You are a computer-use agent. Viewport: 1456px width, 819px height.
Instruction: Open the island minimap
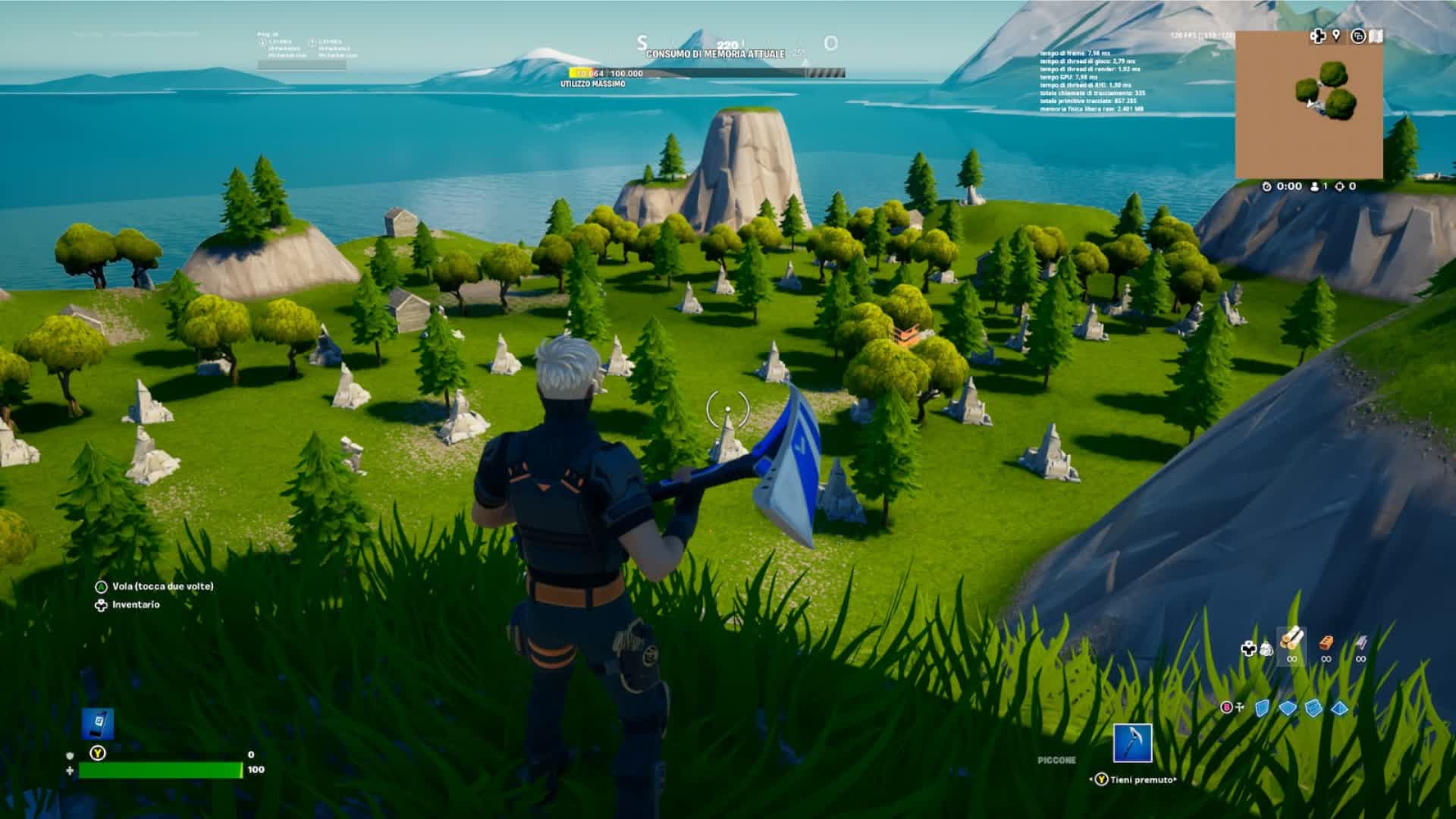(x=1309, y=105)
